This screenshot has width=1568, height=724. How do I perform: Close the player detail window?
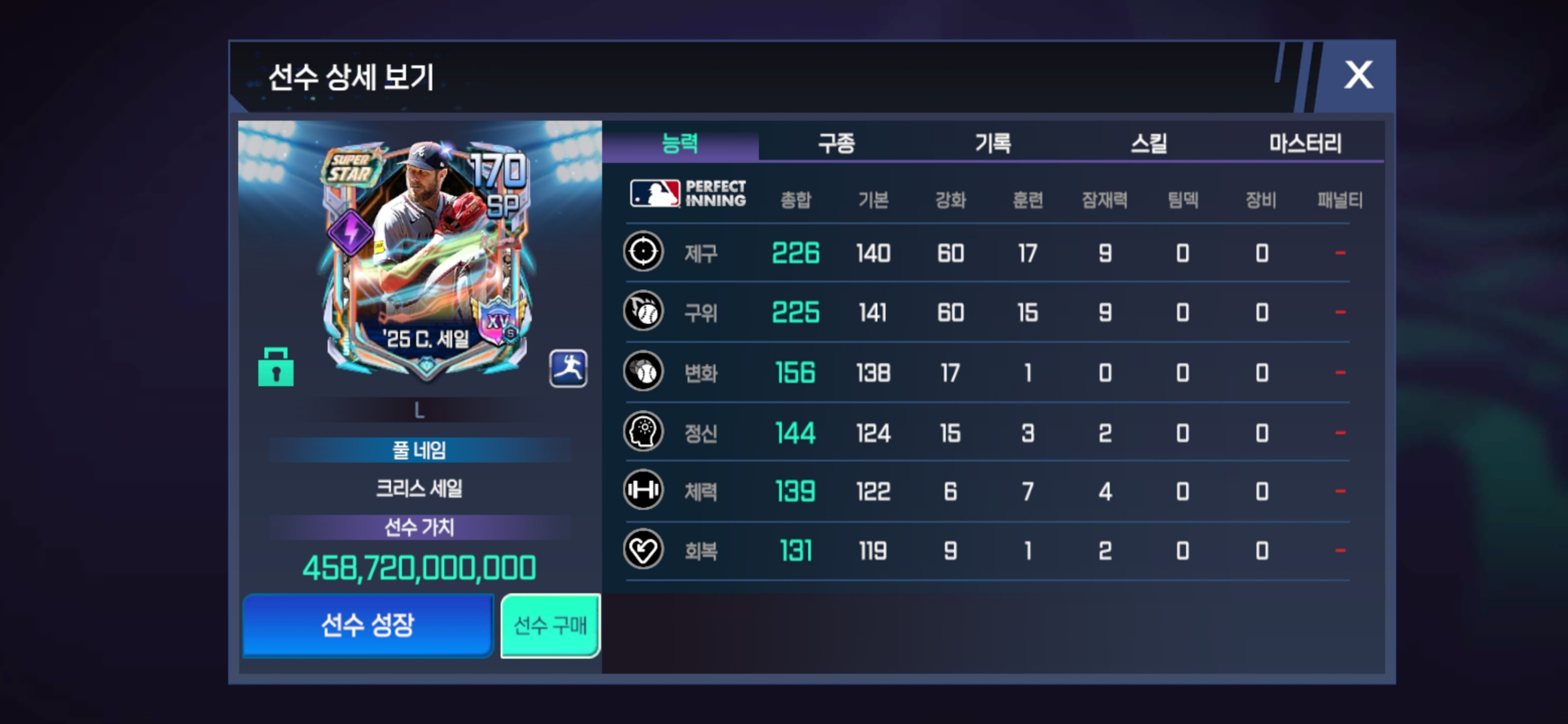pos(1358,75)
